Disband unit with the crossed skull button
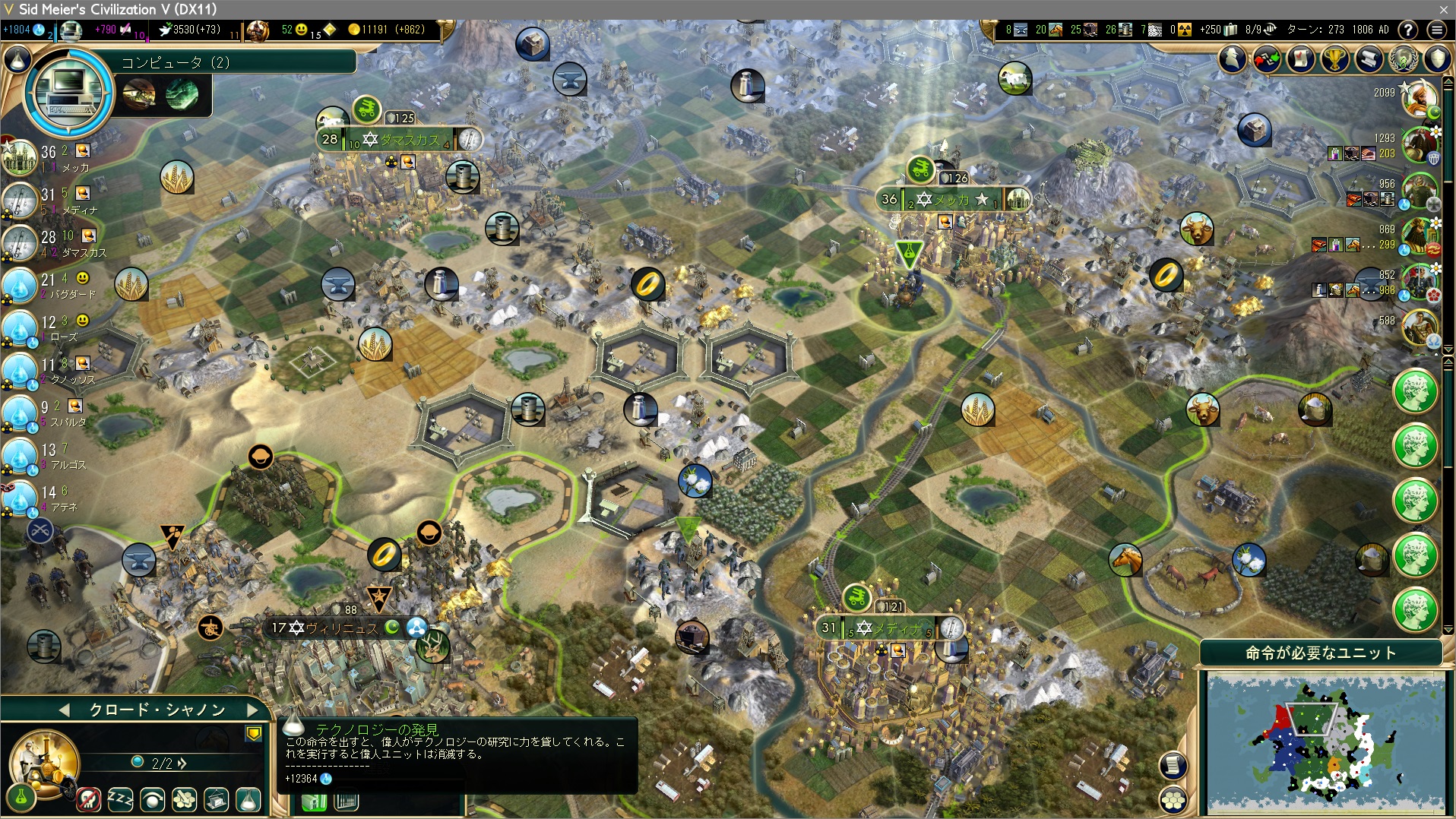The image size is (1456, 819). pyautogui.click(x=88, y=798)
